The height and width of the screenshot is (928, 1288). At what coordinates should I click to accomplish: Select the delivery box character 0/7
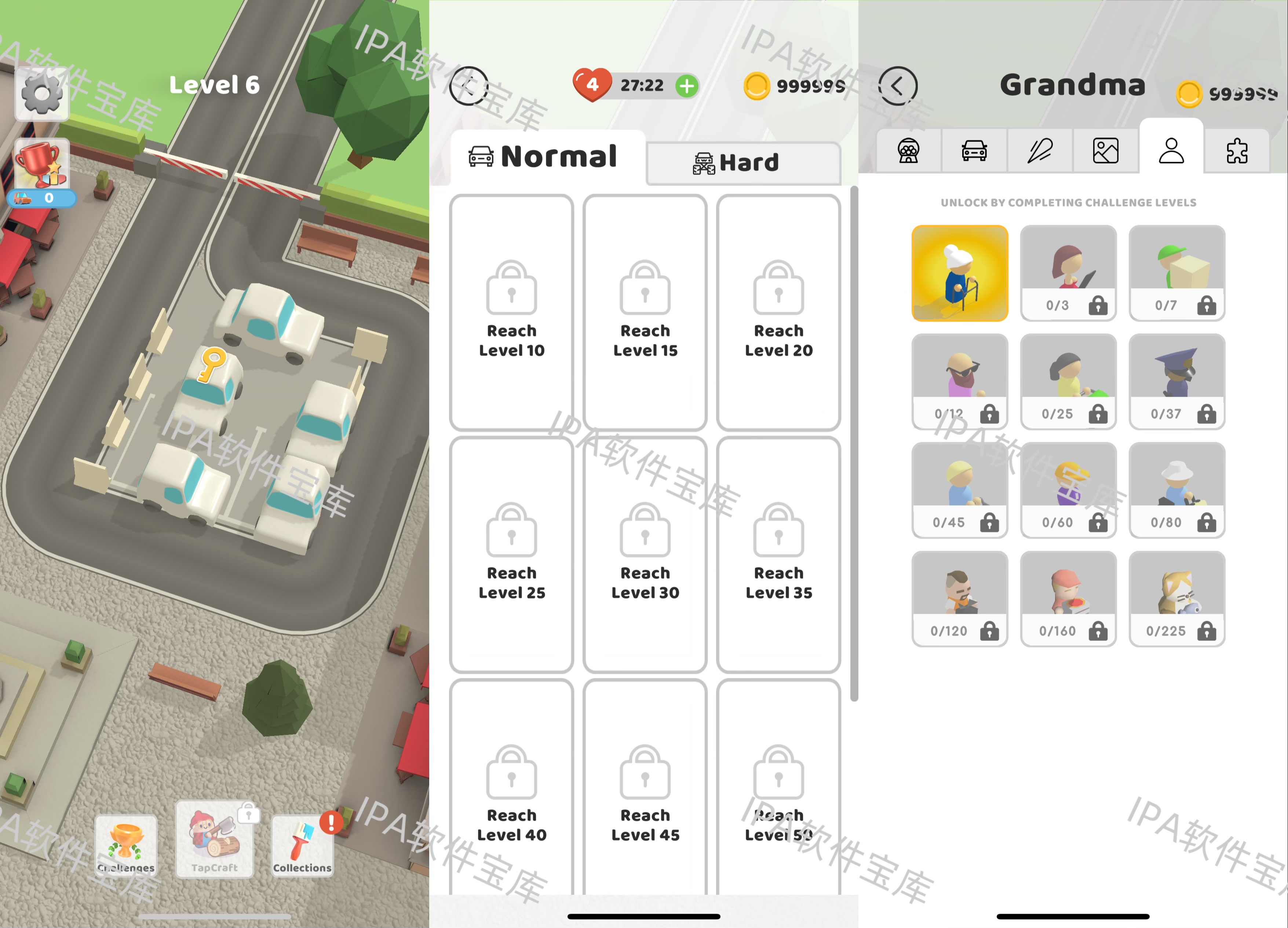click(x=1177, y=273)
